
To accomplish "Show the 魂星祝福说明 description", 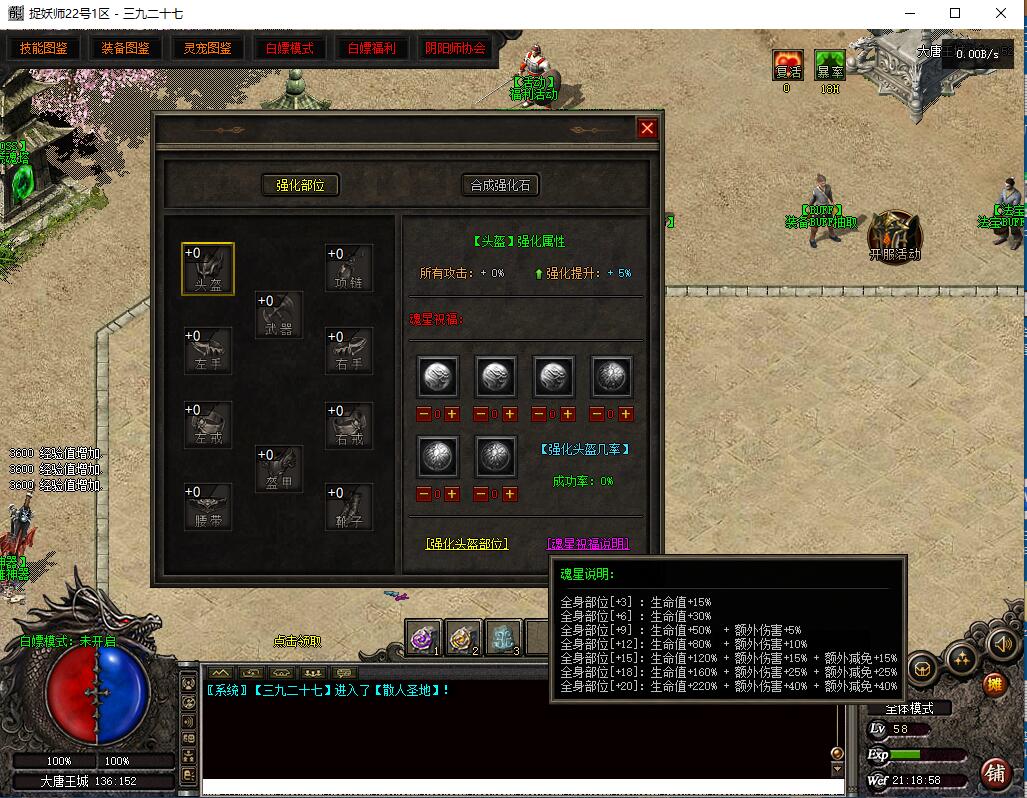I will point(588,544).
